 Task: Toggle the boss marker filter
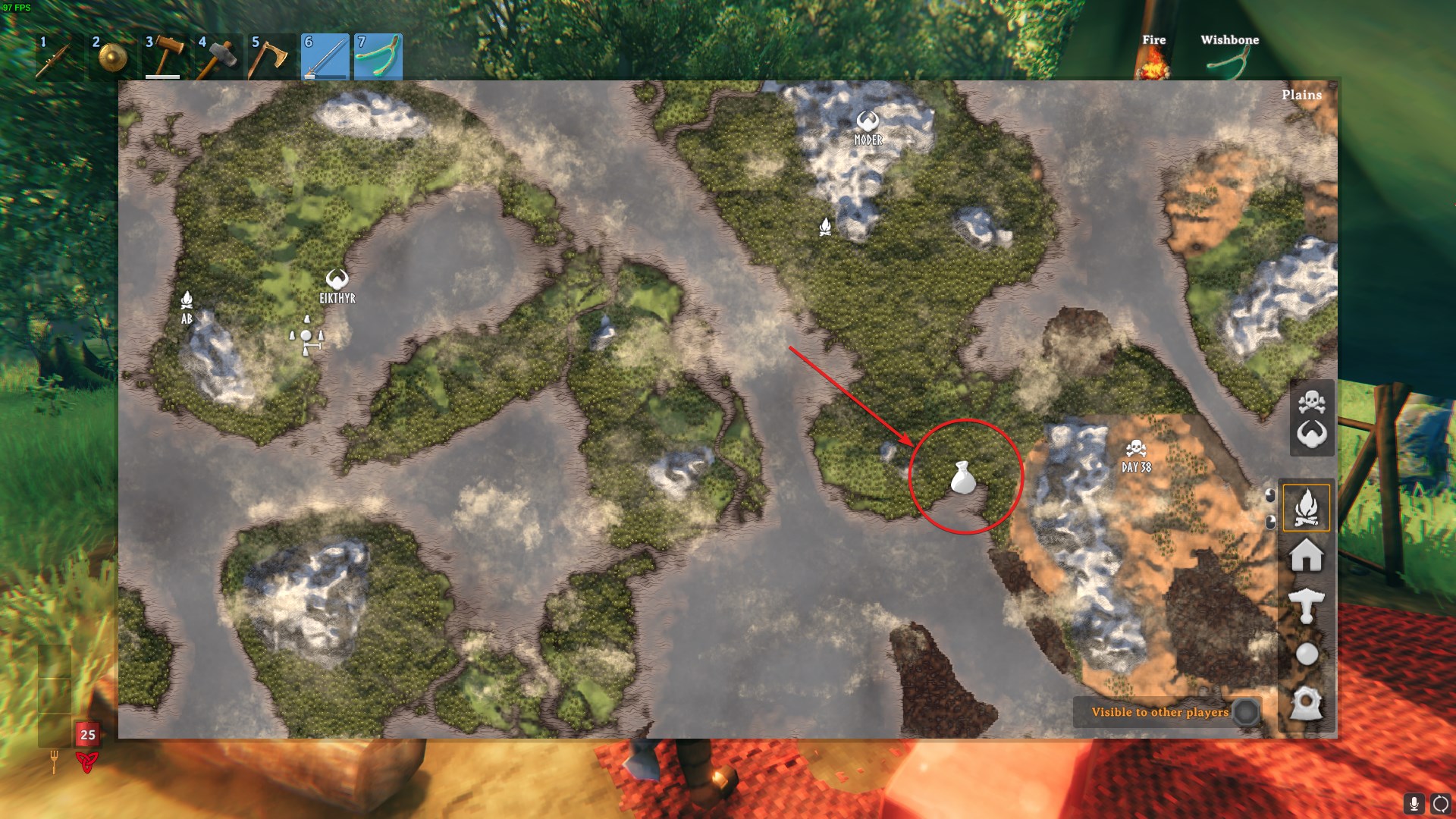coord(1312,435)
